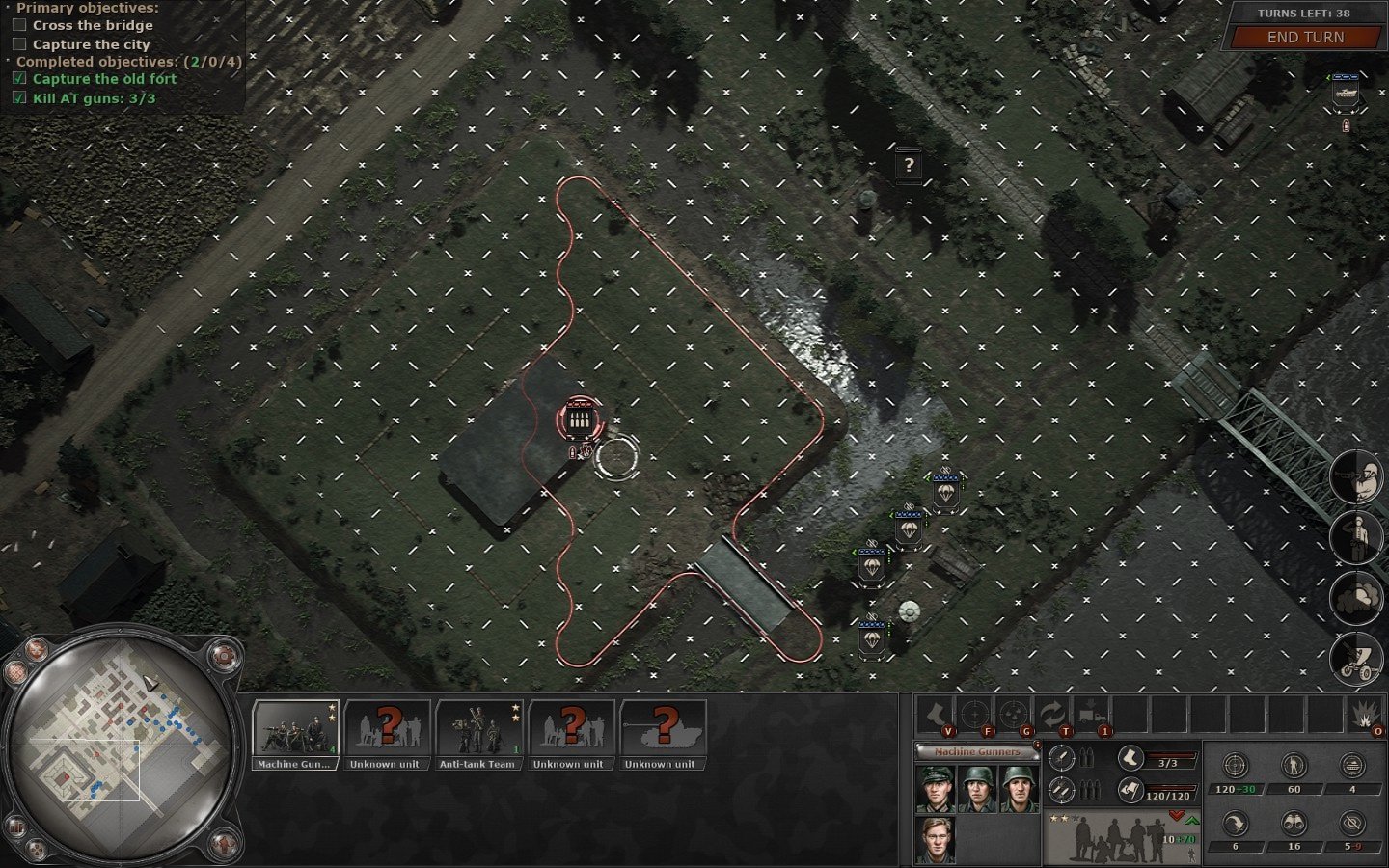Activate the explosion command icon
The image size is (1389, 868).
(x=1365, y=716)
